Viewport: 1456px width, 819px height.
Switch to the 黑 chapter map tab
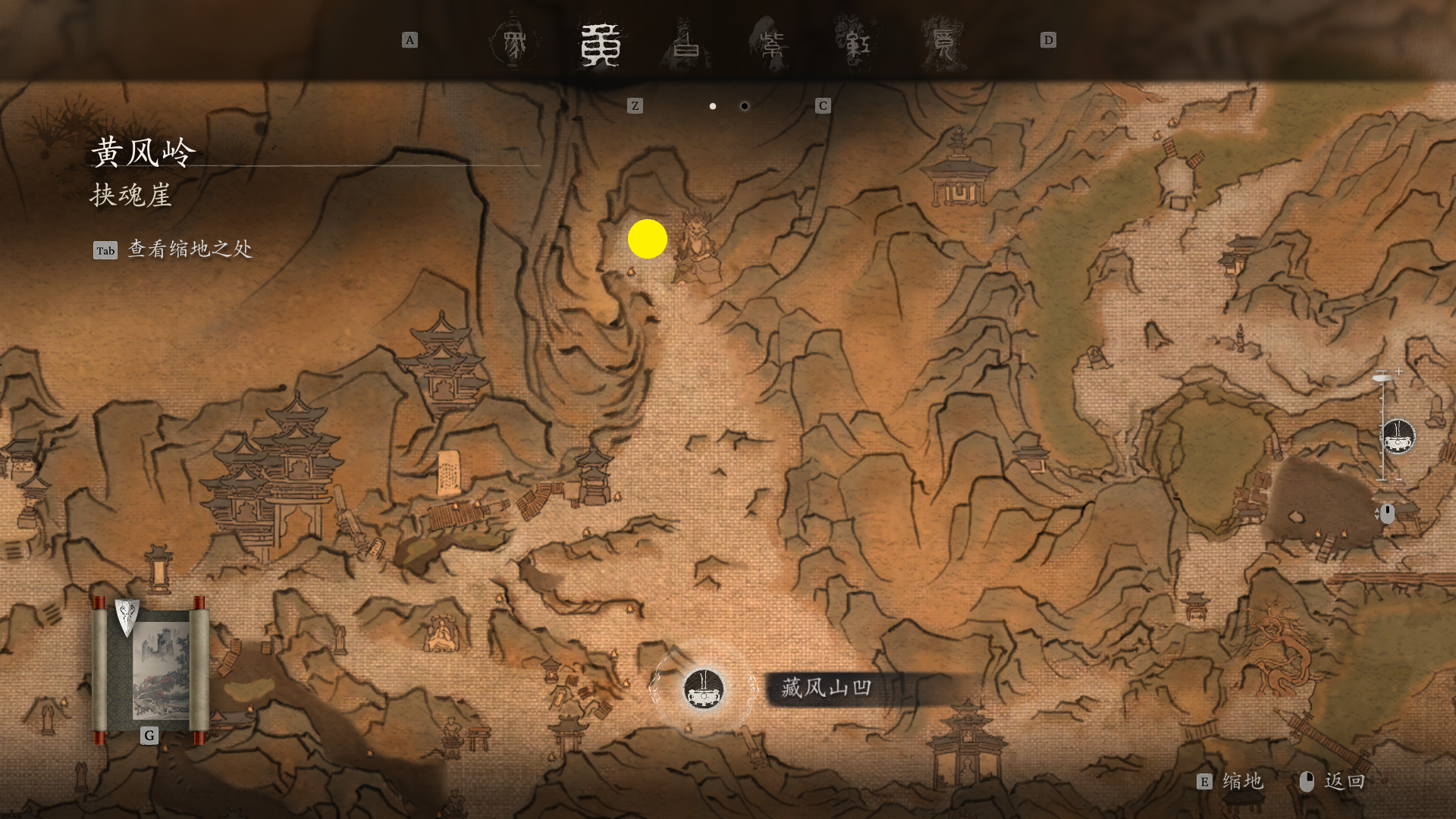click(514, 43)
